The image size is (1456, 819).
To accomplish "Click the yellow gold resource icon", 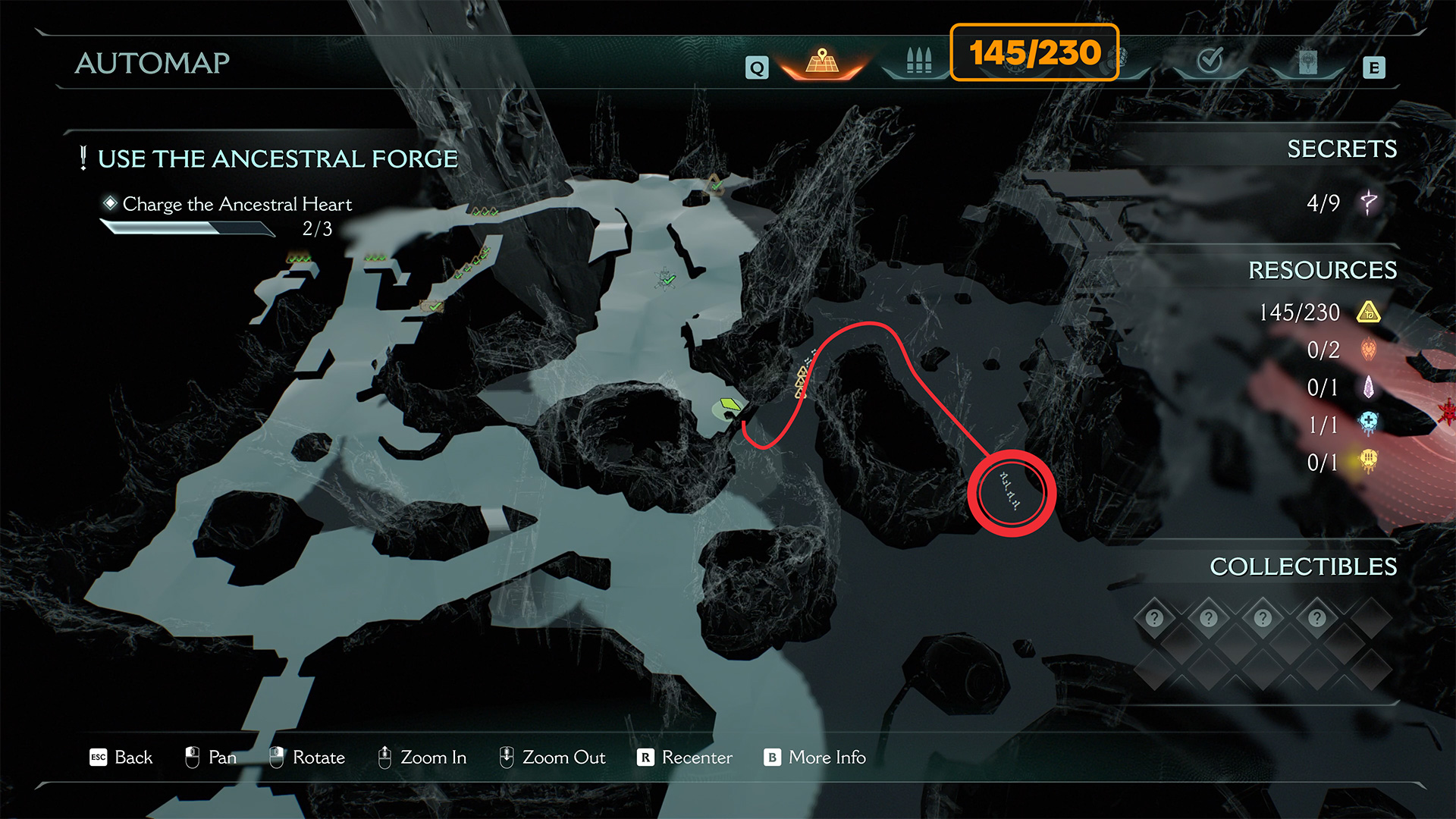I will [1369, 312].
